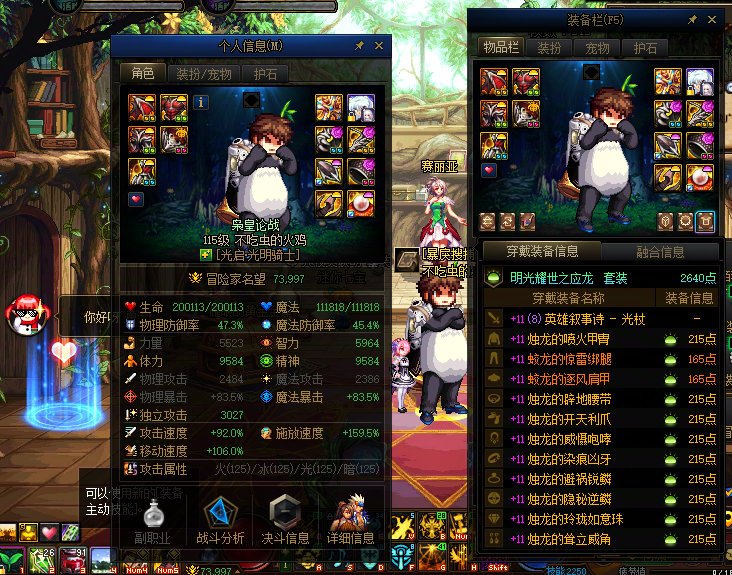
Task: Click the blue info "i" icon
Action: (201, 101)
